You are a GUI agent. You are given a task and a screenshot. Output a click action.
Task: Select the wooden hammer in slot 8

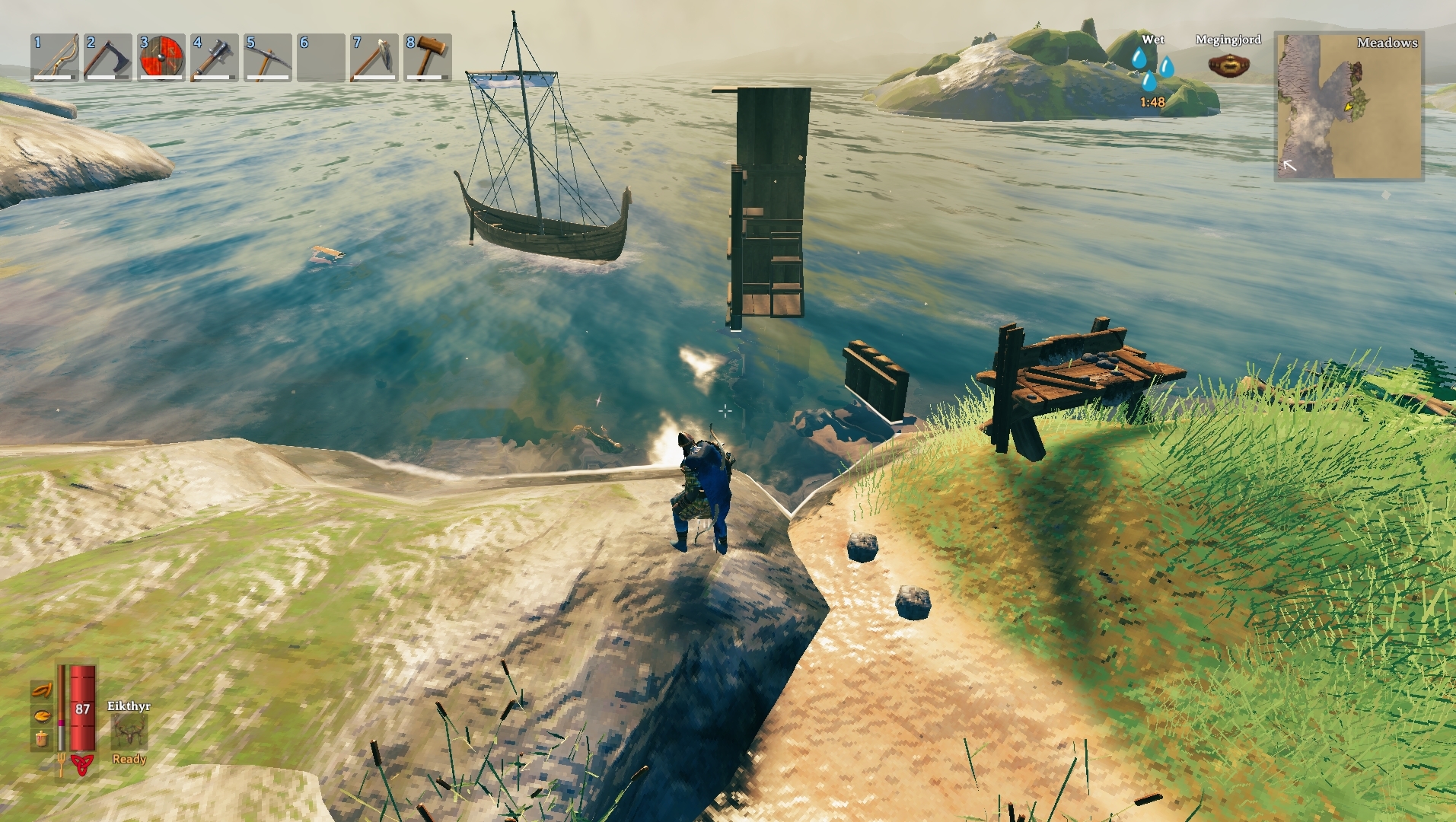(428, 57)
